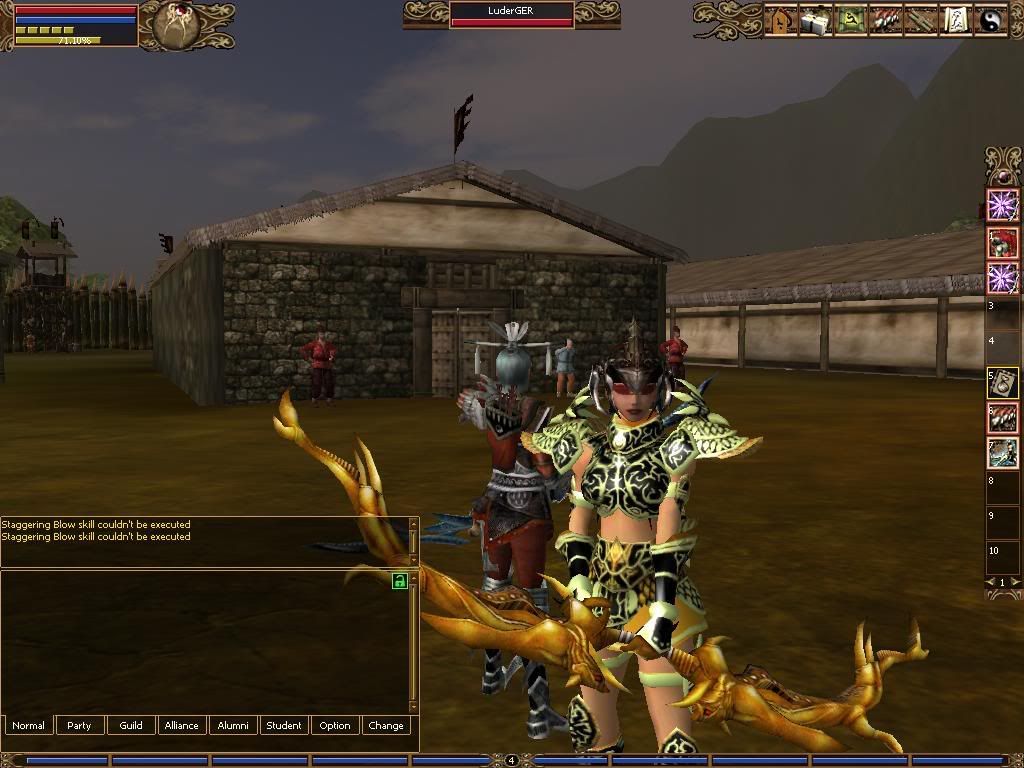This screenshot has width=1024, height=768.
Task: Click the chat Change button
Action: click(386, 725)
